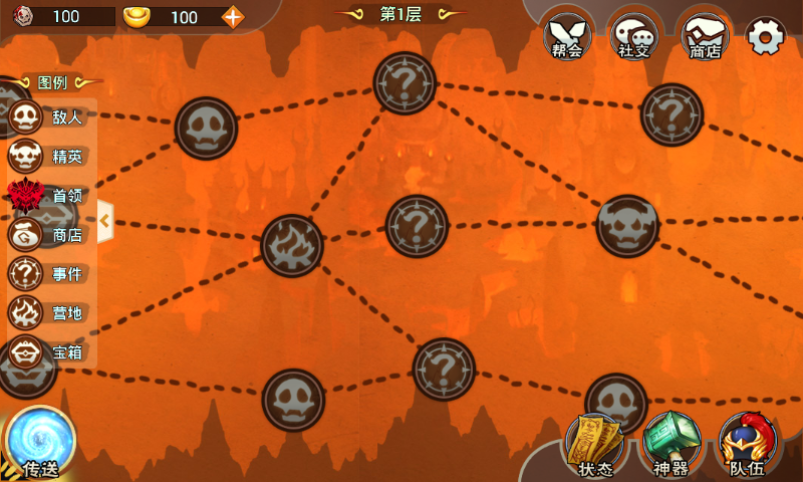Viewport: 803px width, 482px height.
Task: Click the 敌人 enemy legend entry
Action: pyautogui.click(x=48, y=117)
